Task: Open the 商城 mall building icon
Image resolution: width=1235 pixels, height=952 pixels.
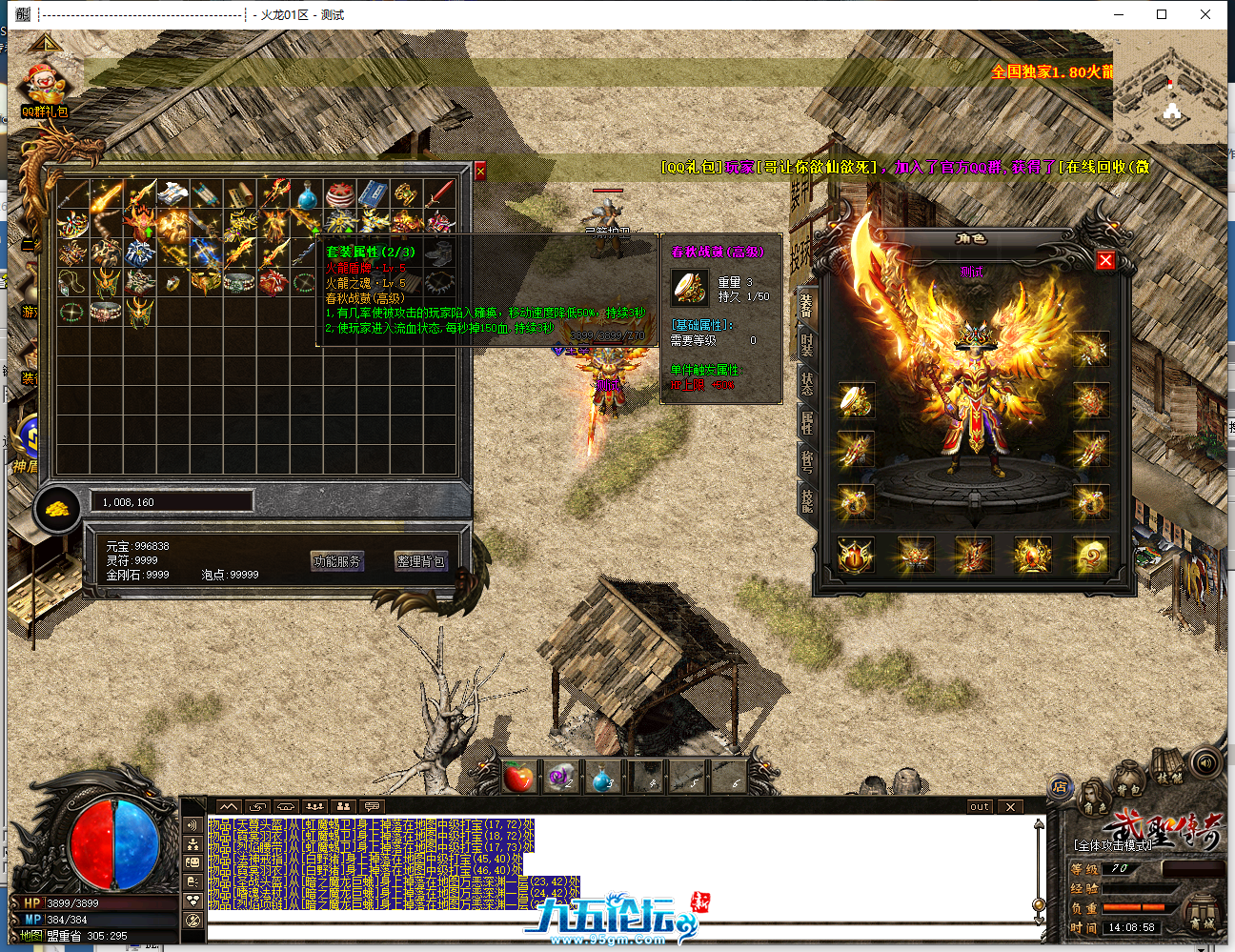Action: click(x=1202, y=915)
